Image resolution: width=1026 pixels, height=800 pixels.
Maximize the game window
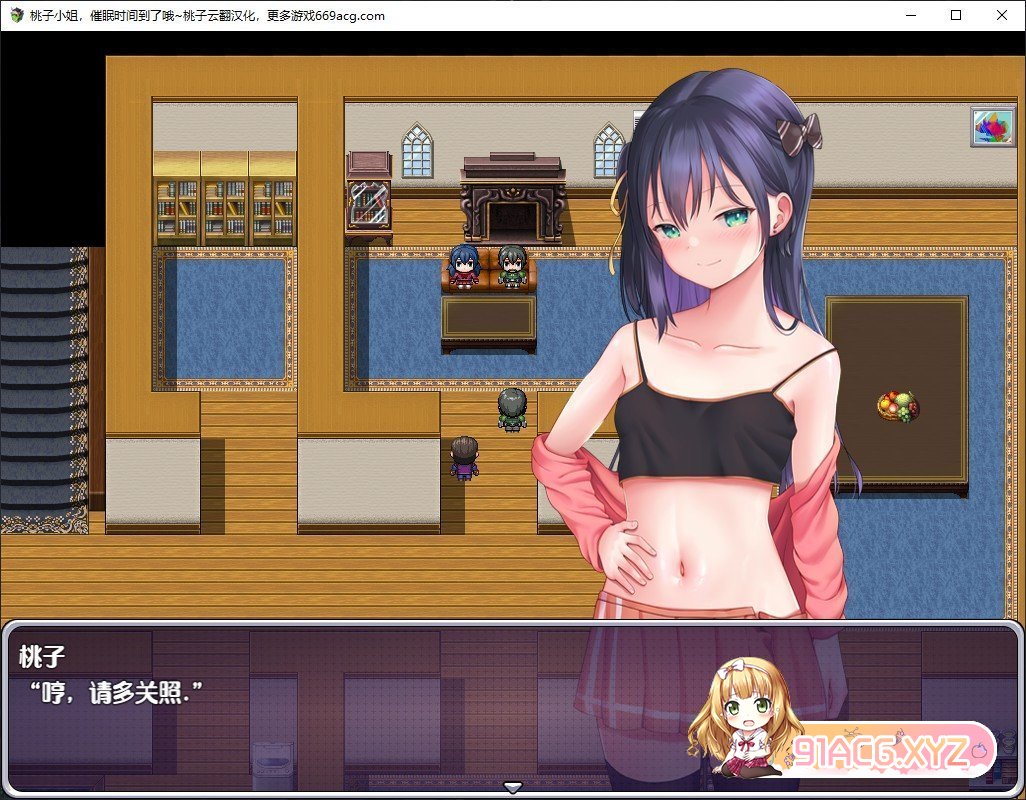pyautogui.click(x=956, y=15)
